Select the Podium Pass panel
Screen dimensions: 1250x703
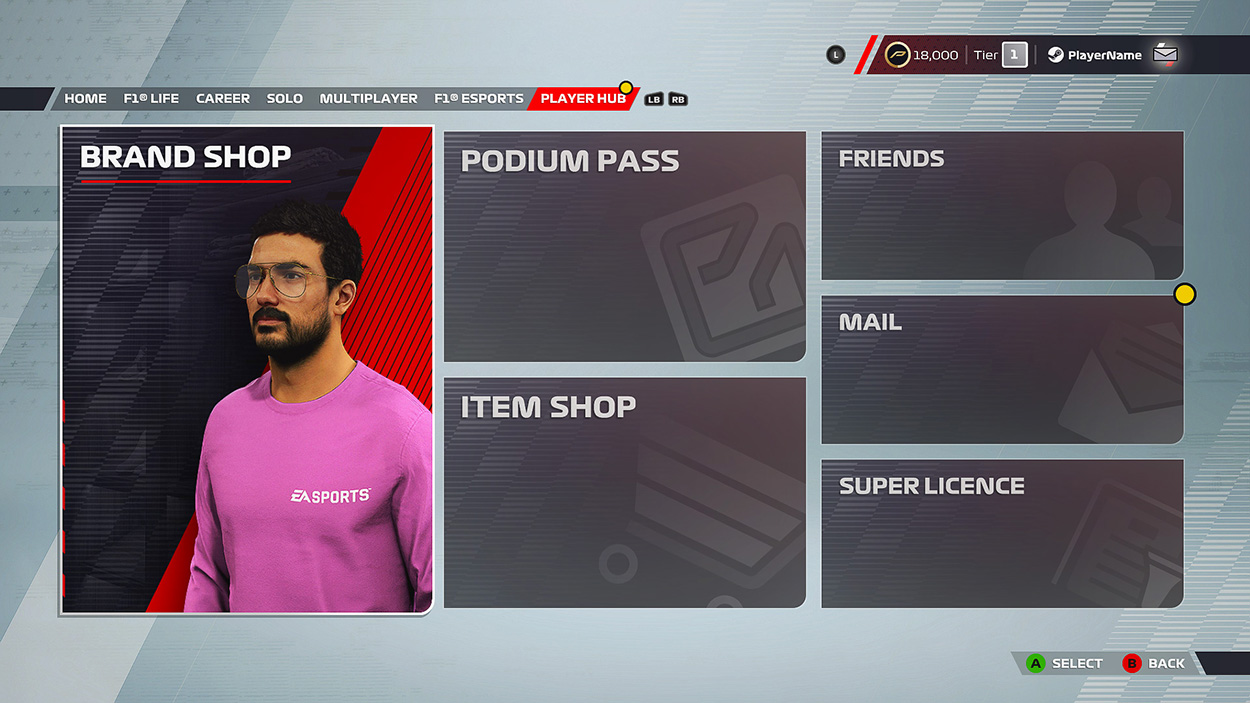(x=624, y=246)
